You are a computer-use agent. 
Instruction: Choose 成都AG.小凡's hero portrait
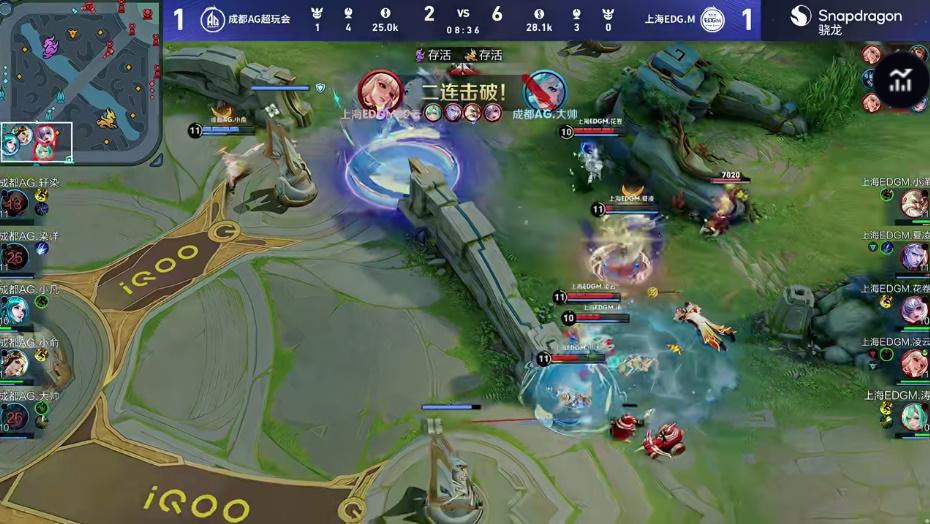coord(14,310)
